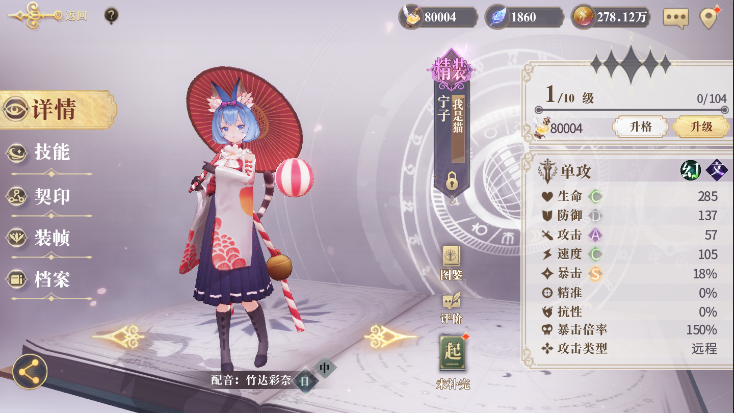Open the green 起 book icon
The width and height of the screenshot is (734, 413).
pyautogui.click(x=452, y=355)
